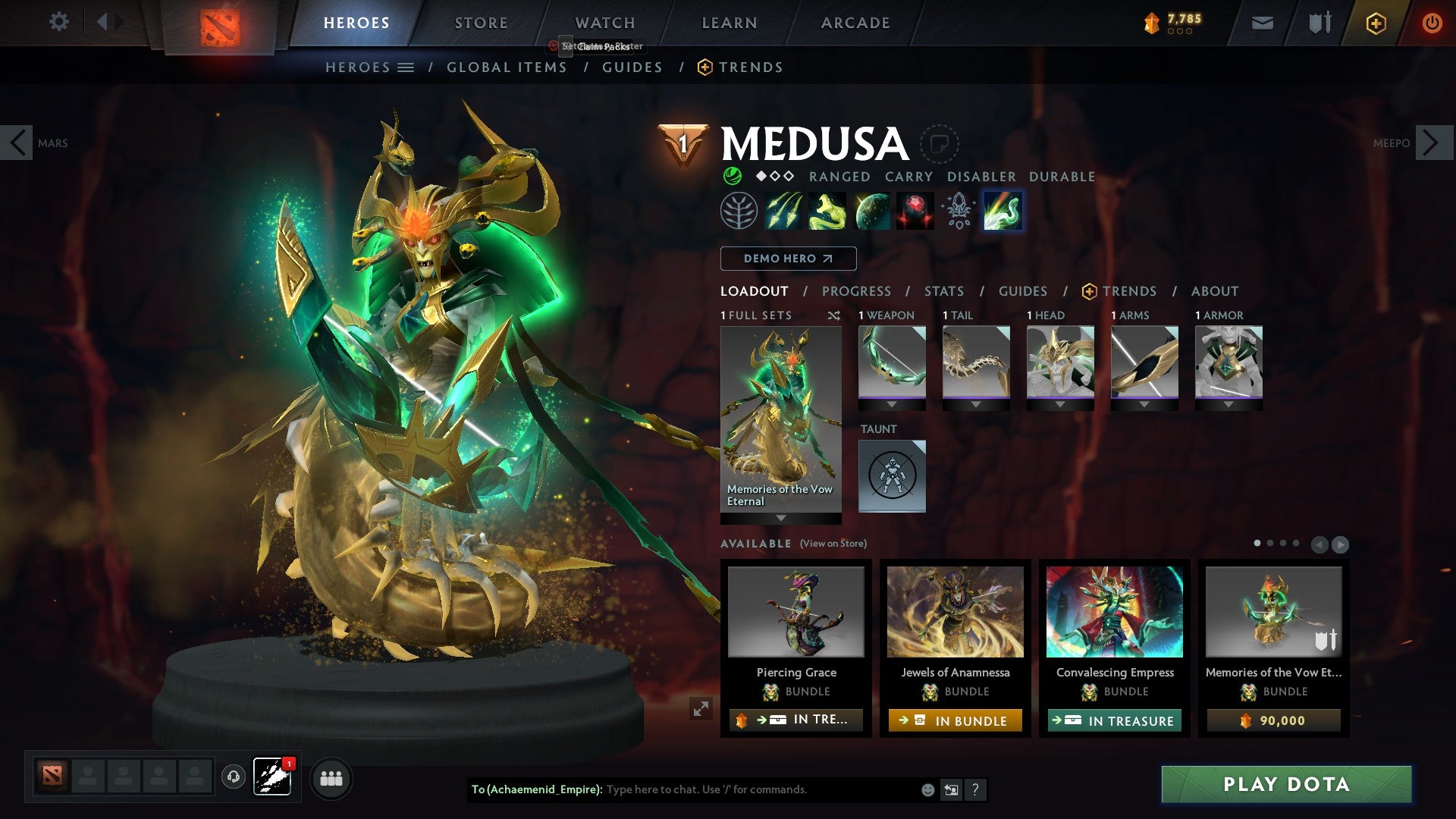The width and height of the screenshot is (1456, 819).
Task: Click the Dota Plus hexagon icon
Action: [x=1376, y=23]
